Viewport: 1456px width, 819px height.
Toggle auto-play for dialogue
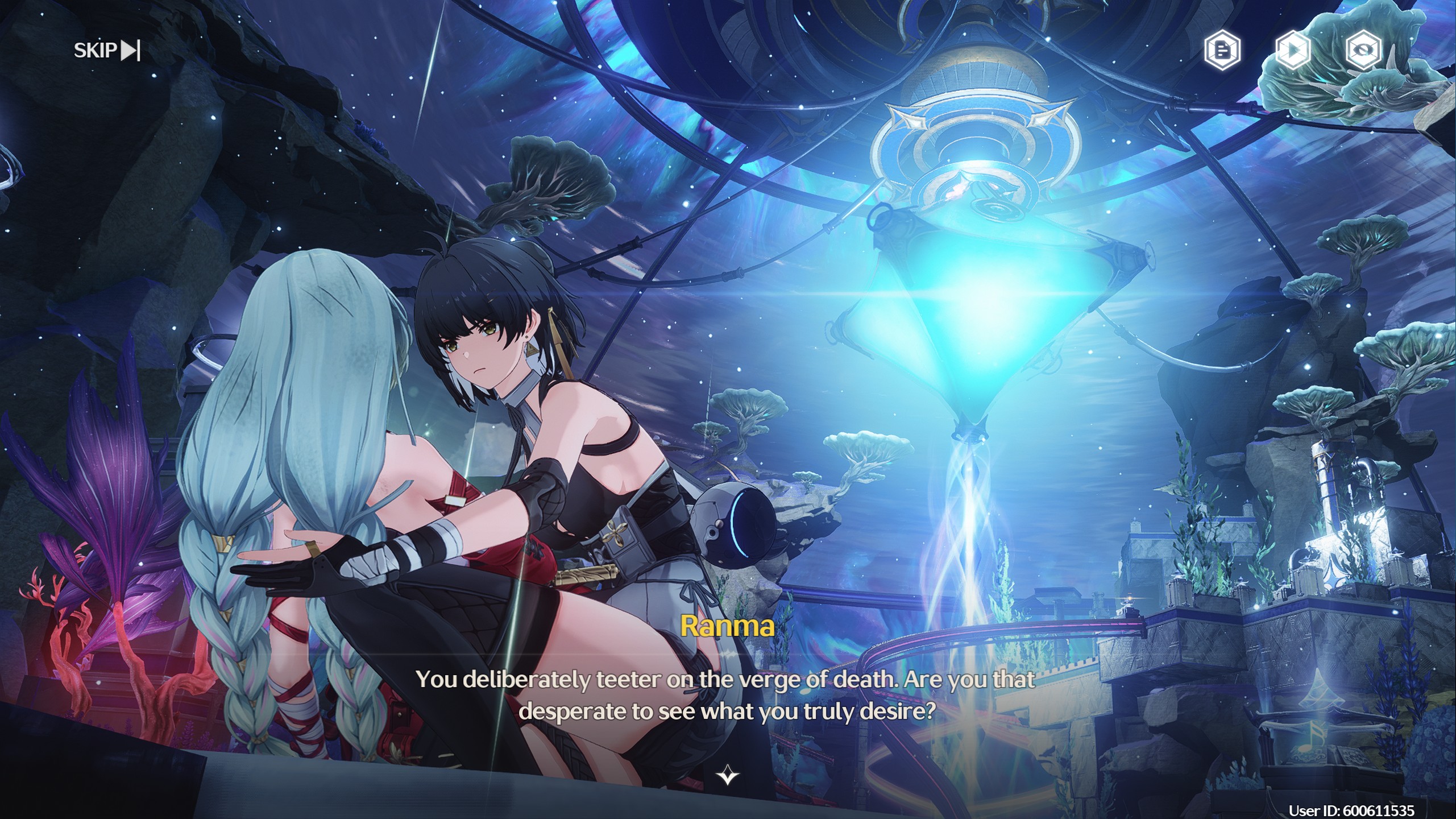1293,51
